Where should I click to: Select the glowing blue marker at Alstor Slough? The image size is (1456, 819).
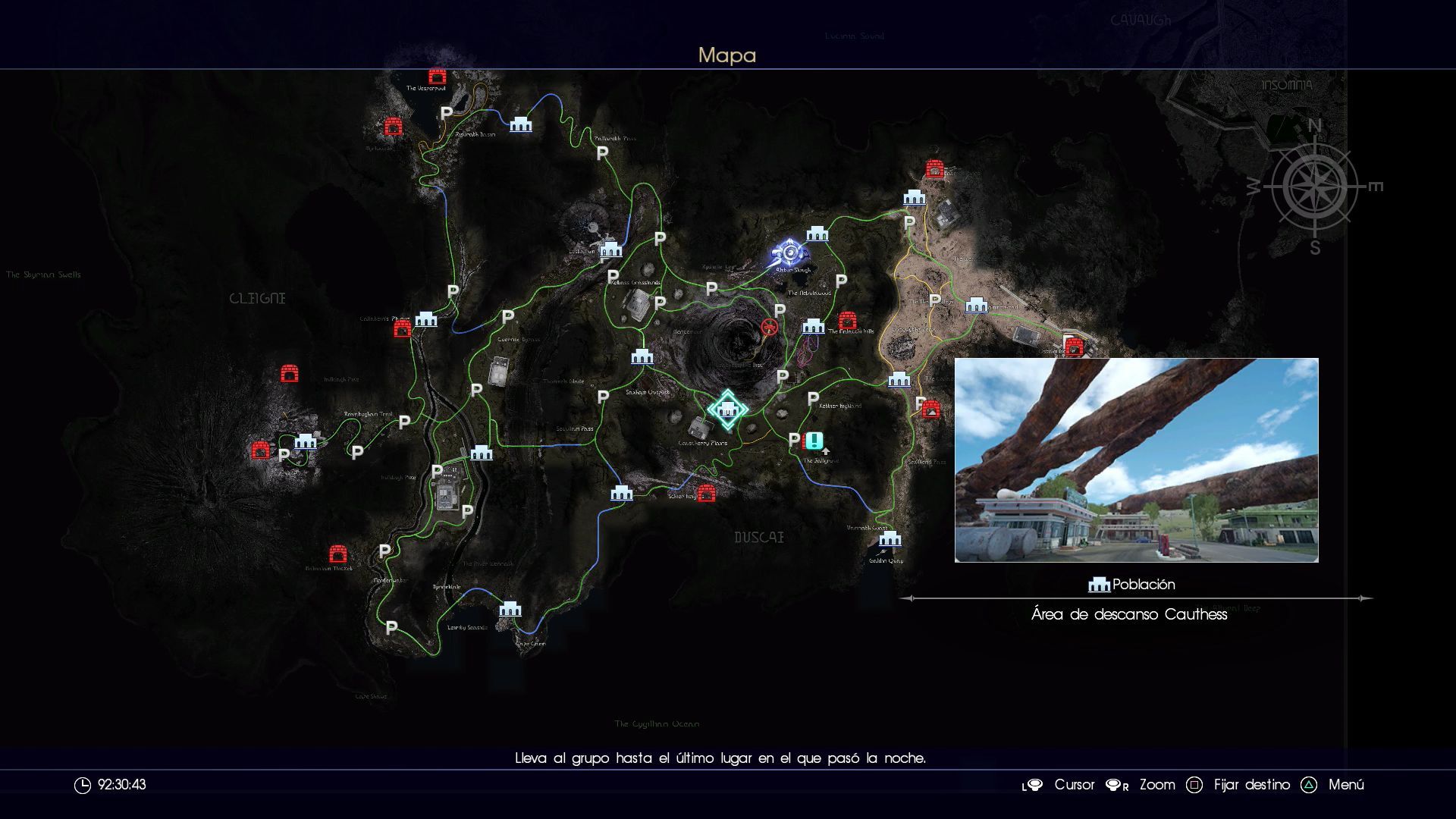click(790, 253)
